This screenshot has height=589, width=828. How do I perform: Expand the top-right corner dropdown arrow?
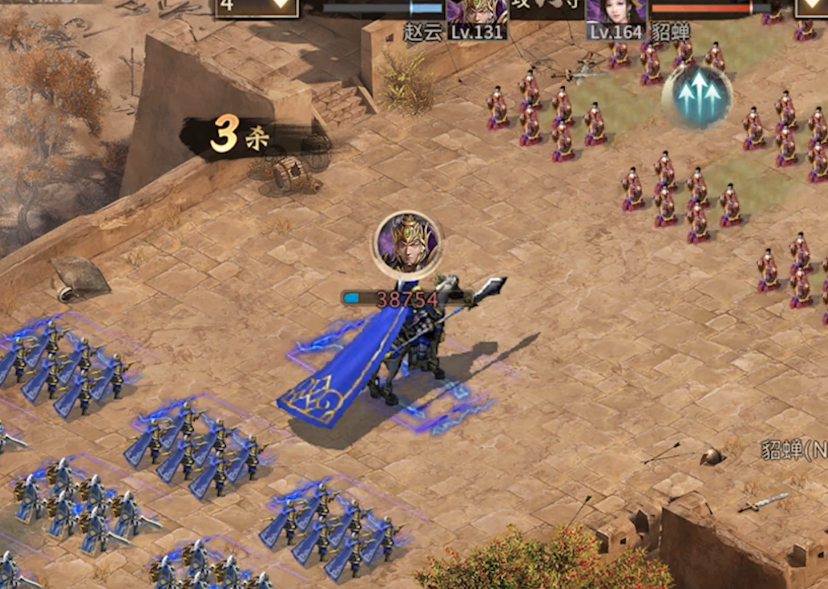811,8
